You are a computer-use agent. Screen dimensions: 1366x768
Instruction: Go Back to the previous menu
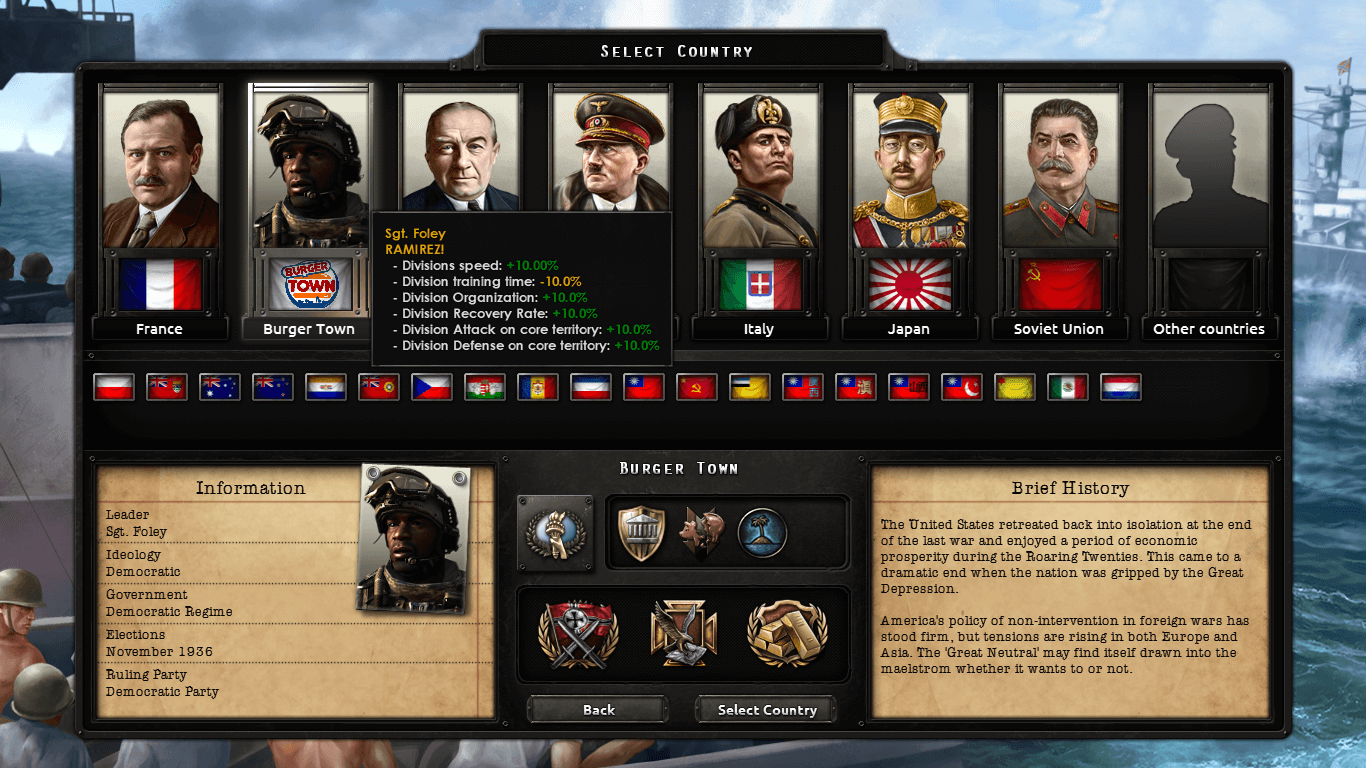598,710
